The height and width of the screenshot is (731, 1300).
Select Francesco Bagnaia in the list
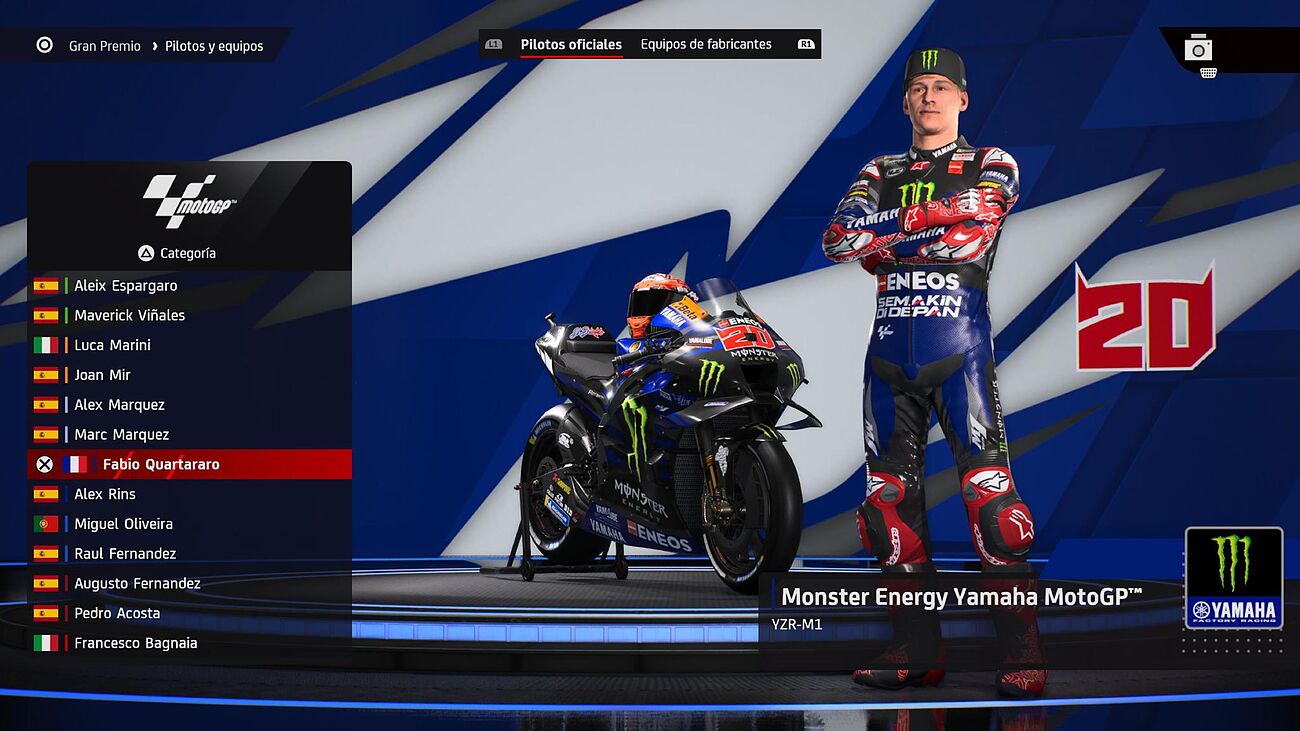tap(135, 643)
